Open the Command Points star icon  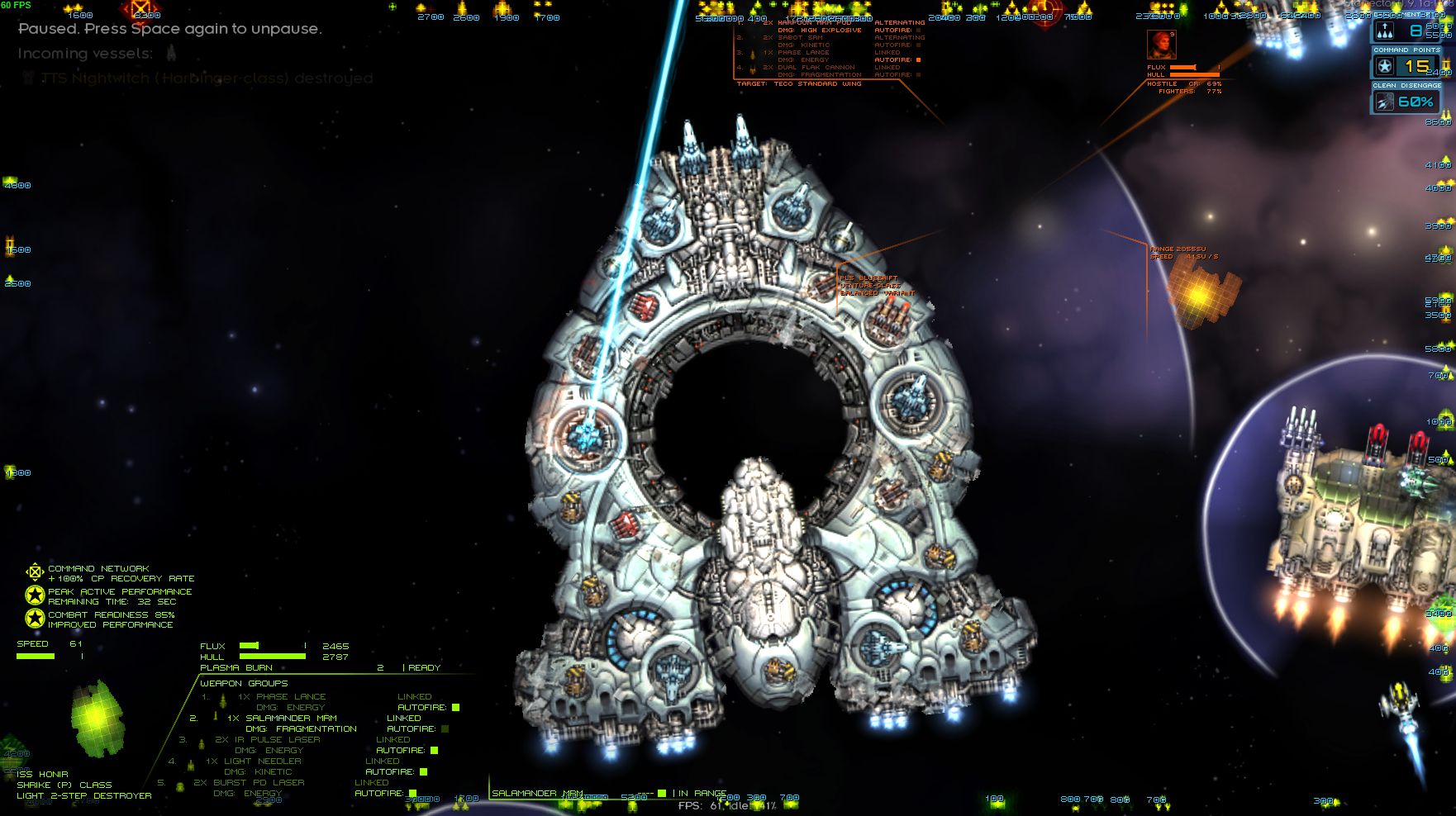1386,66
